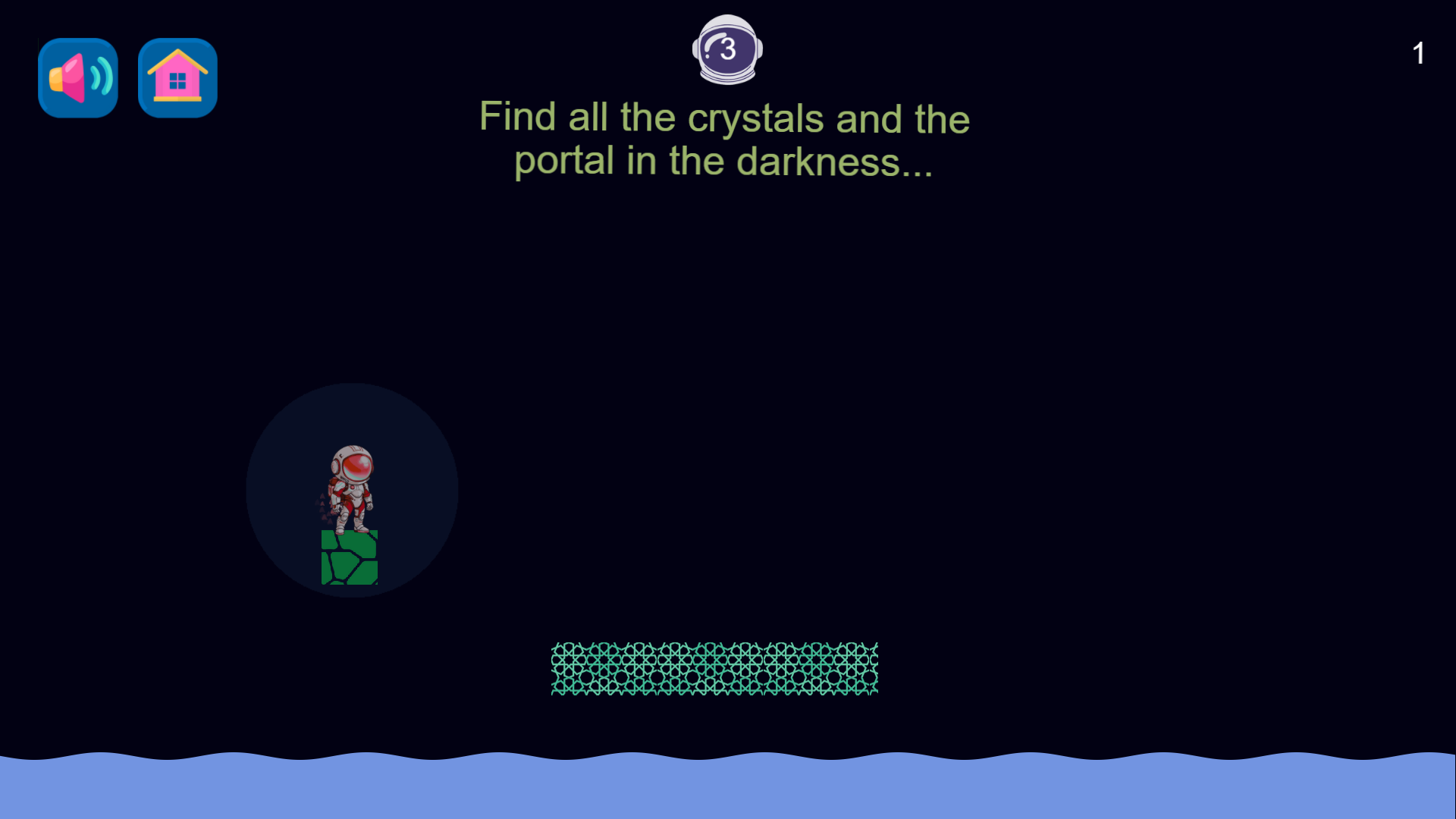Click the instruction text about finding crystals

[x=724, y=139]
